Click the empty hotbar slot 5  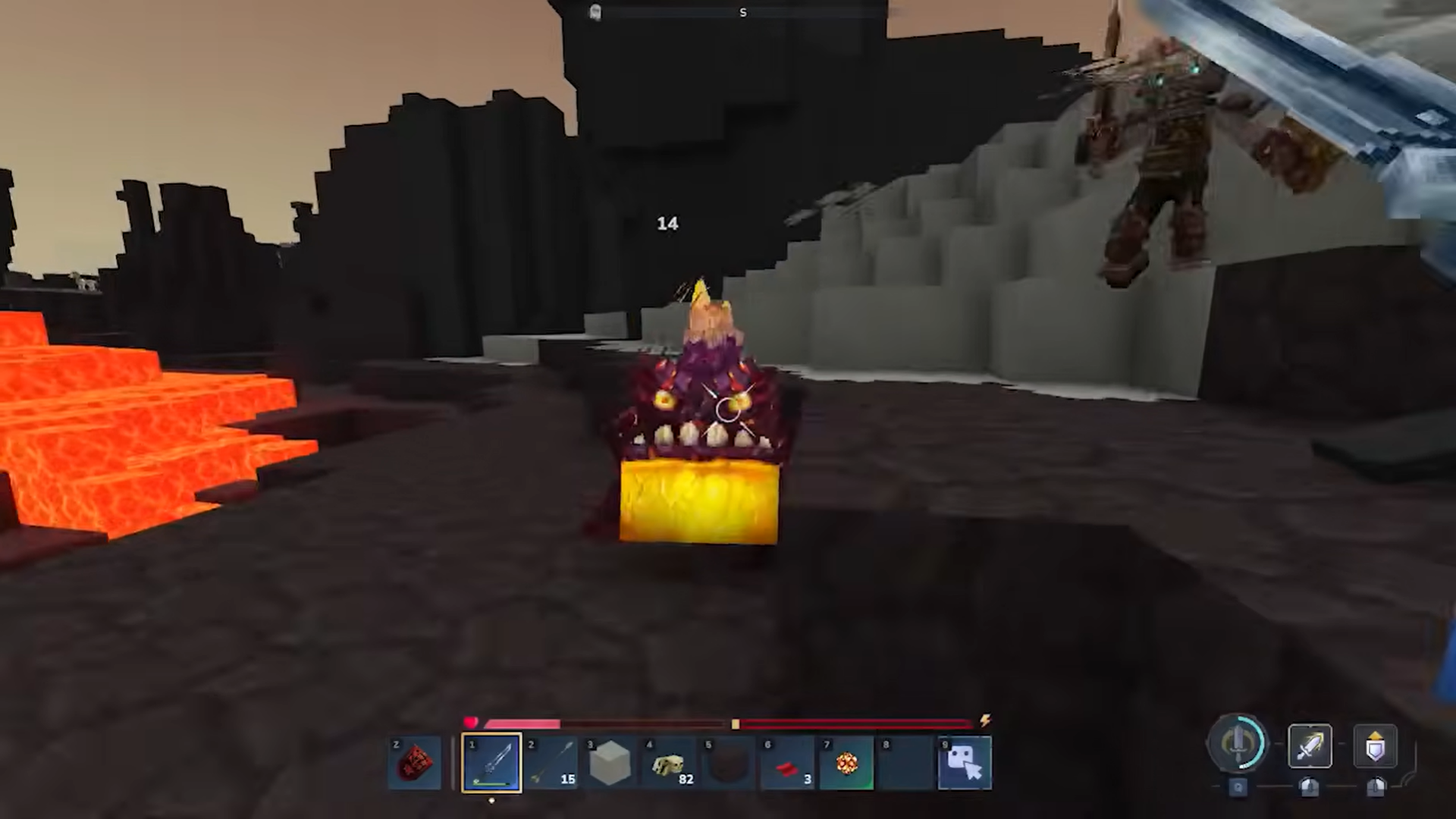[728, 762]
